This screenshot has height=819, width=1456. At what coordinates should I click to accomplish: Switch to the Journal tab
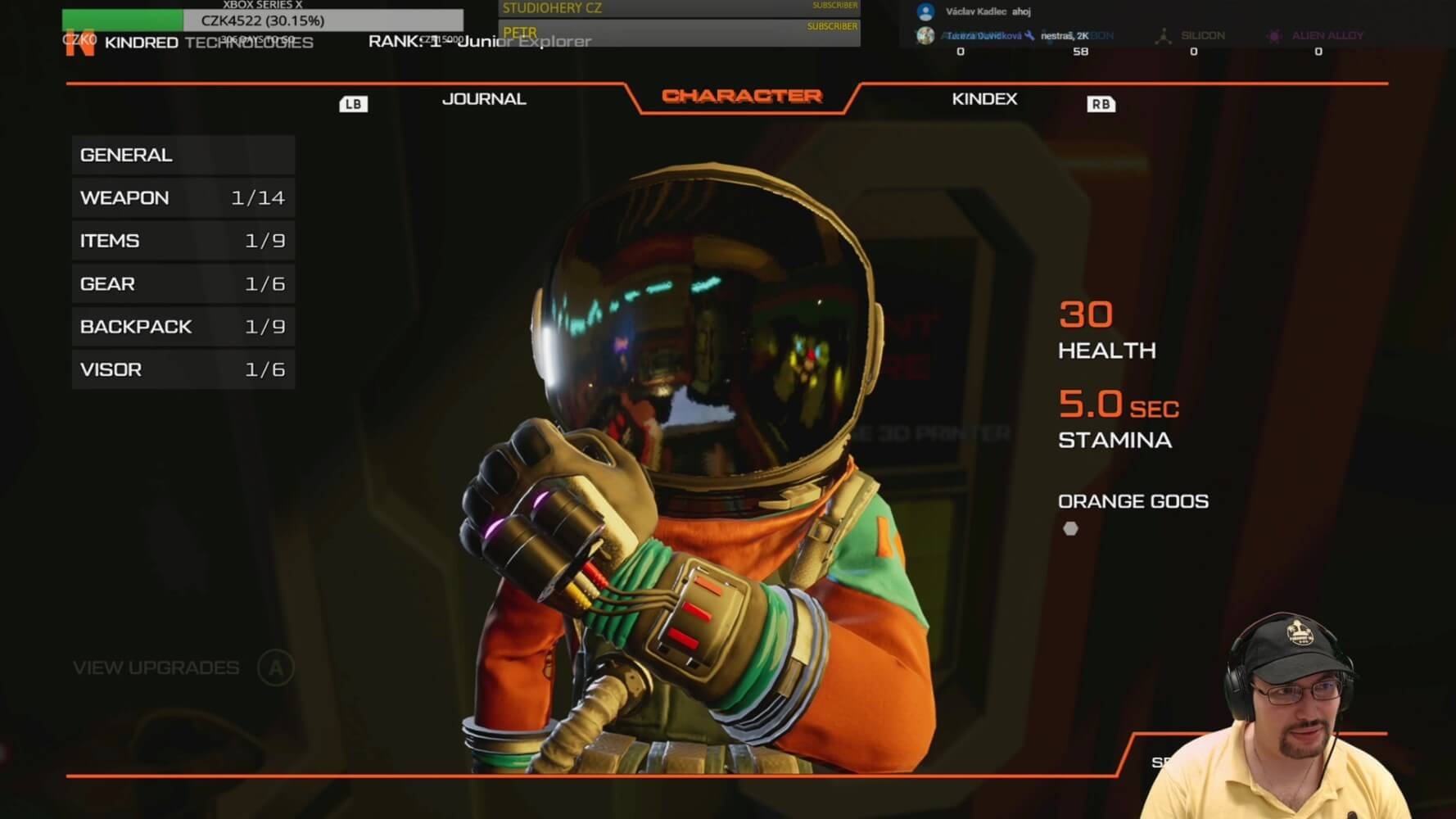click(x=483, y=99)
